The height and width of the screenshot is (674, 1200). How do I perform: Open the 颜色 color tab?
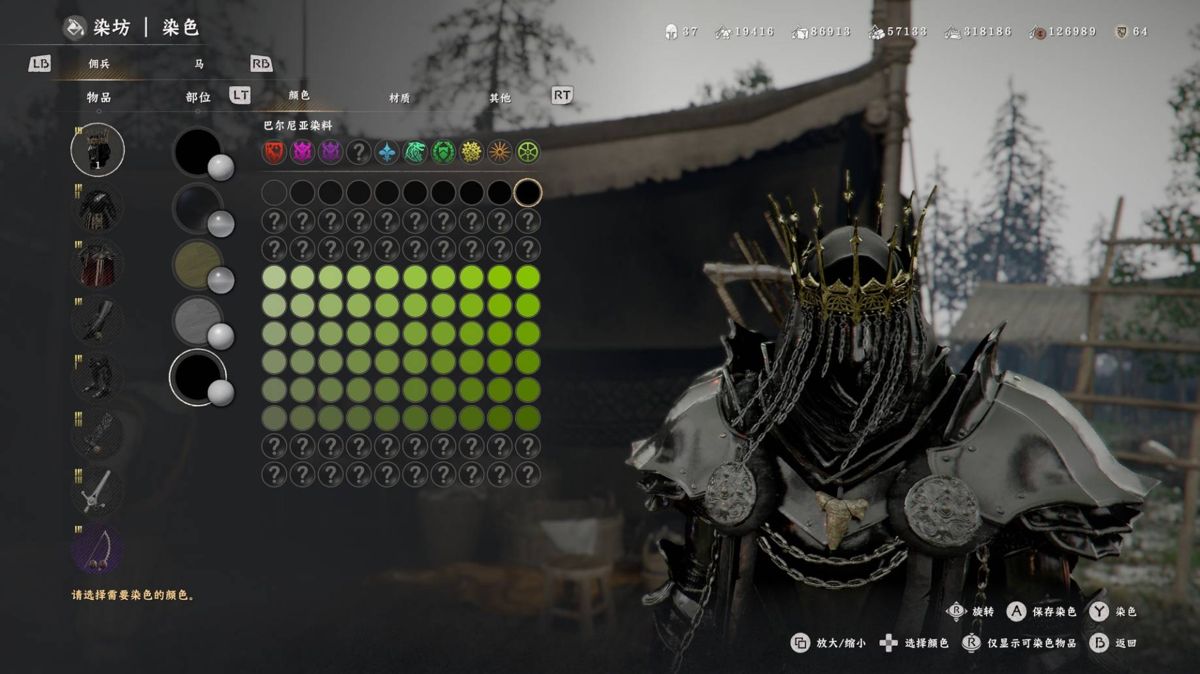coord(299,96)
